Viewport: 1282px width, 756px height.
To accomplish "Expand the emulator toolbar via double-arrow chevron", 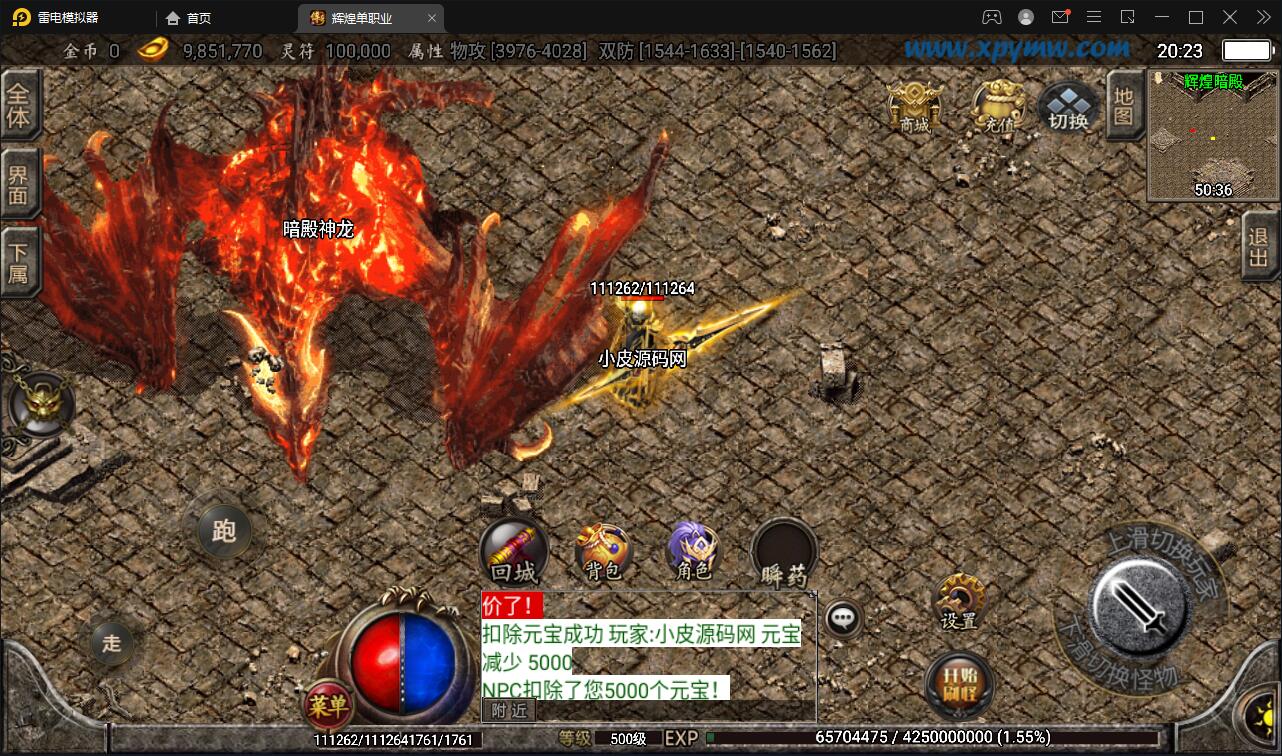I will (1262, 16).
